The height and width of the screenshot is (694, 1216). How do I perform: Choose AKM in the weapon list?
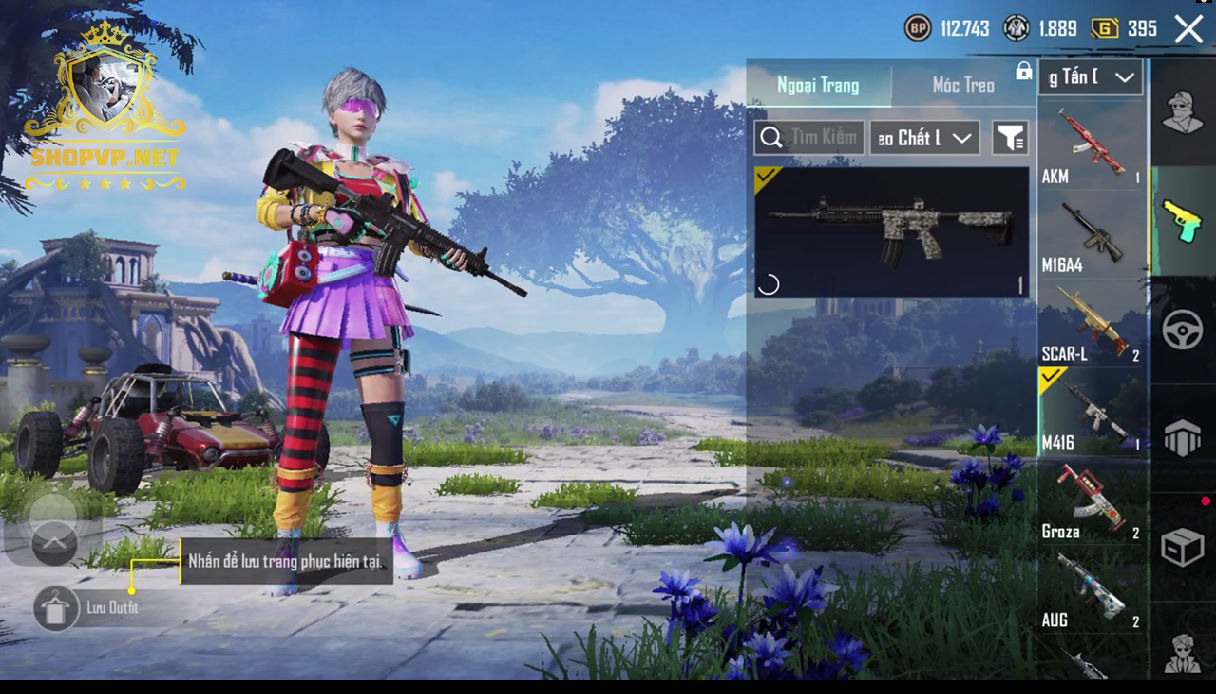tap(1091, 147)
